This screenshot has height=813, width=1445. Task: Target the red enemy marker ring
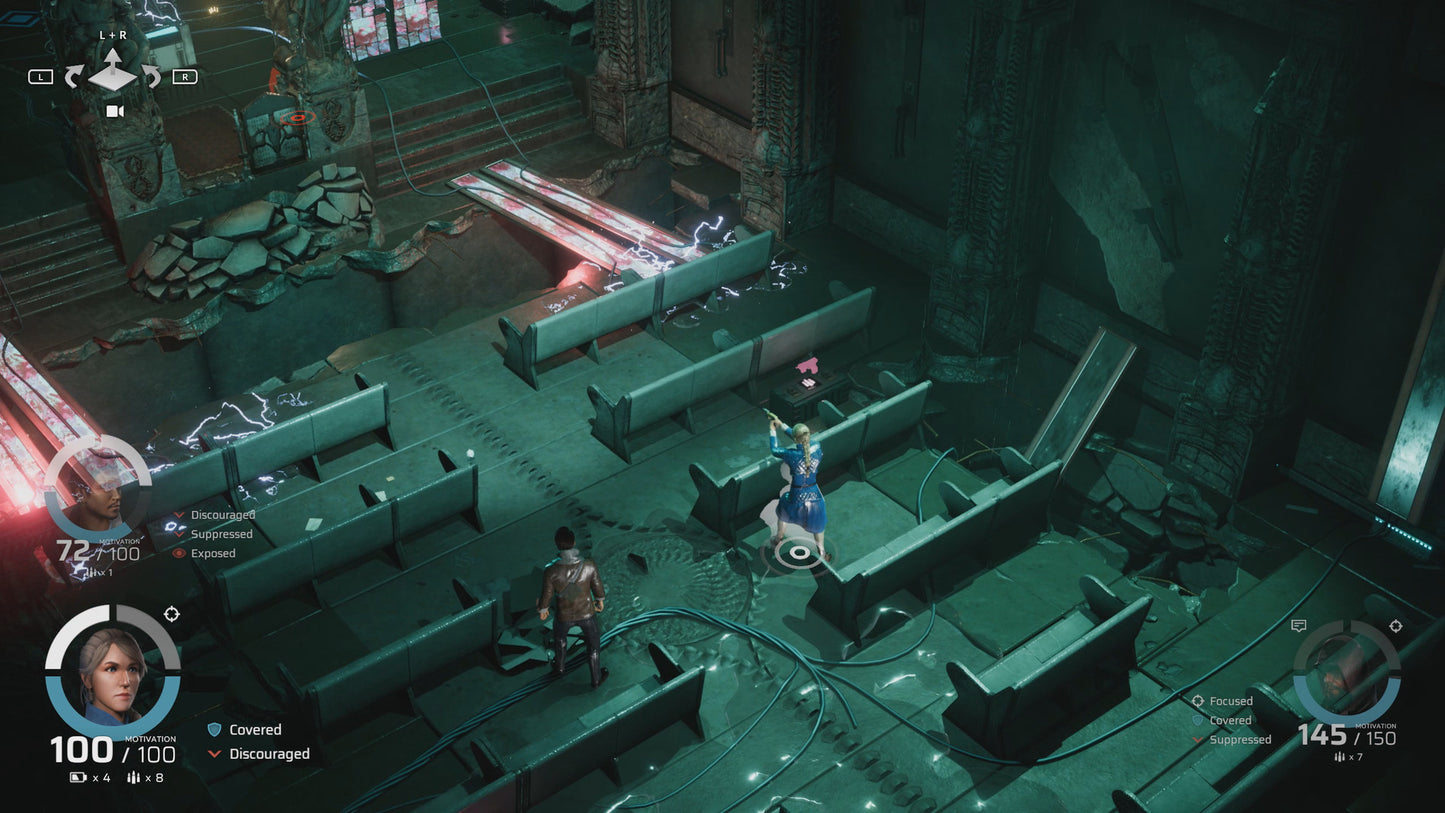[296, 118]
